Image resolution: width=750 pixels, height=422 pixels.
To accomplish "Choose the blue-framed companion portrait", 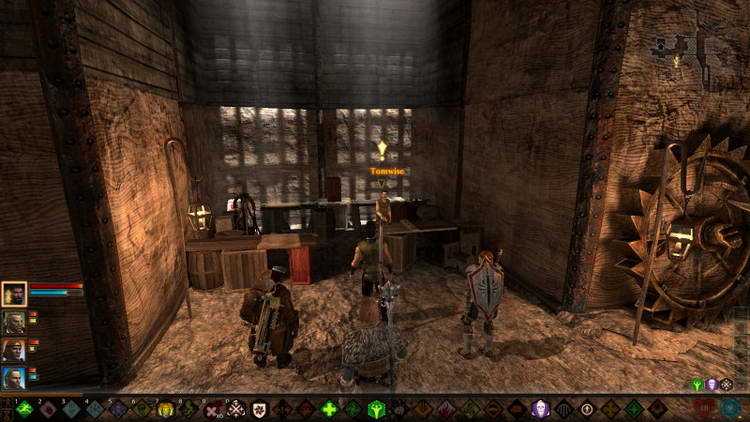I will (x=14, y=378).
